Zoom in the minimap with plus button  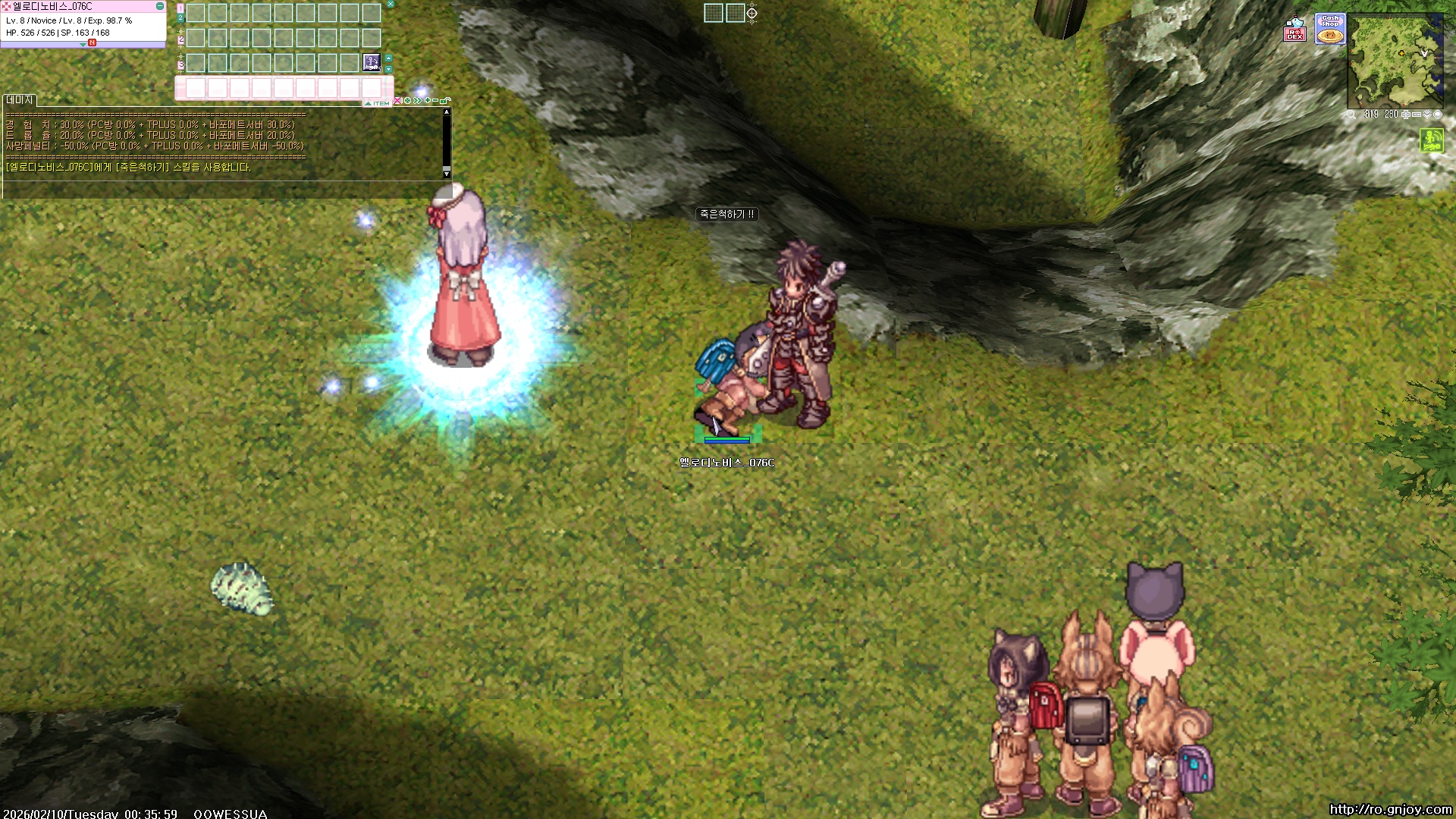click(1406, 115)
